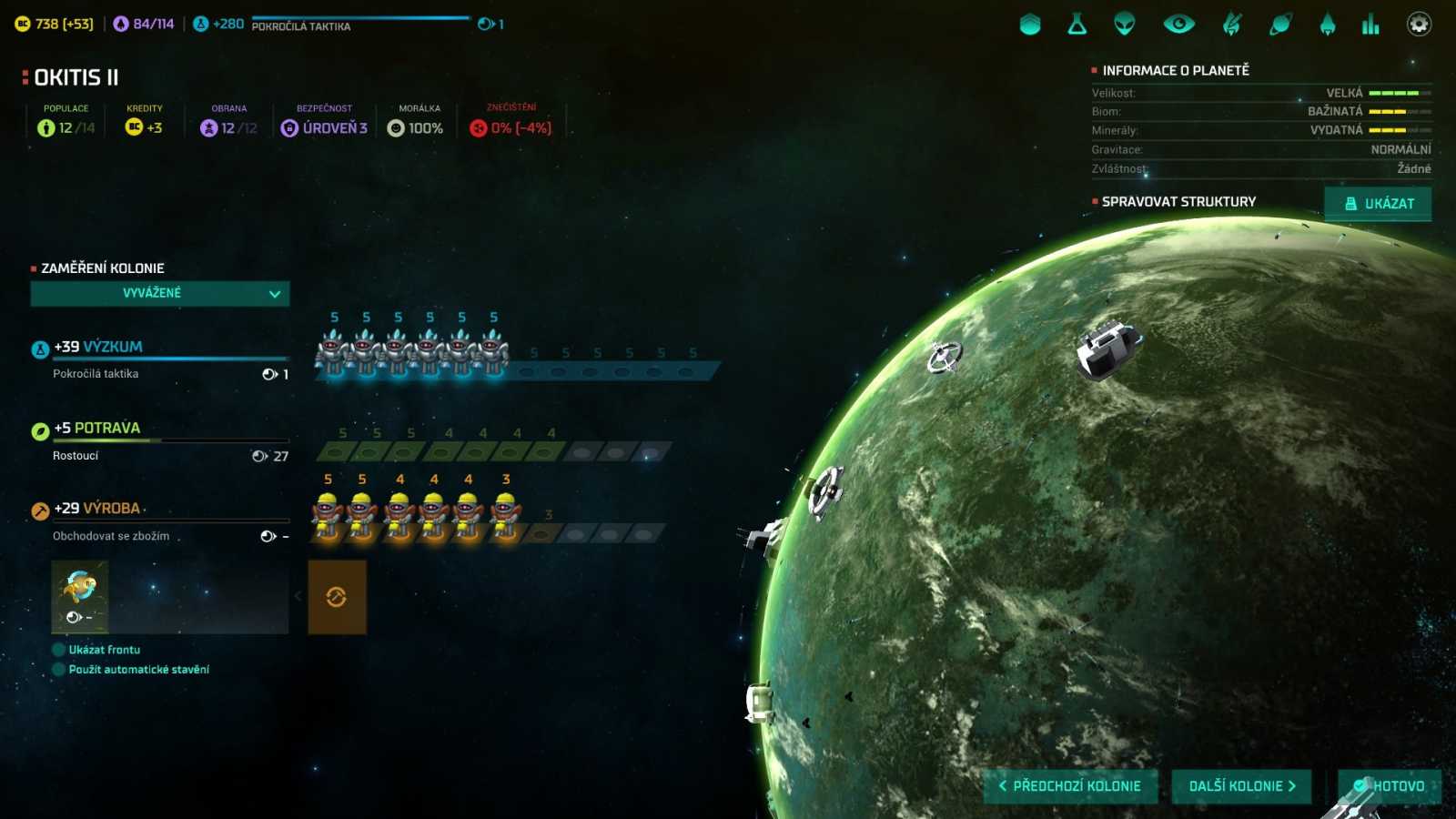Toggle Ukázat frontu checkbox
The image size is (1456, 819).
tap(59, 650)
